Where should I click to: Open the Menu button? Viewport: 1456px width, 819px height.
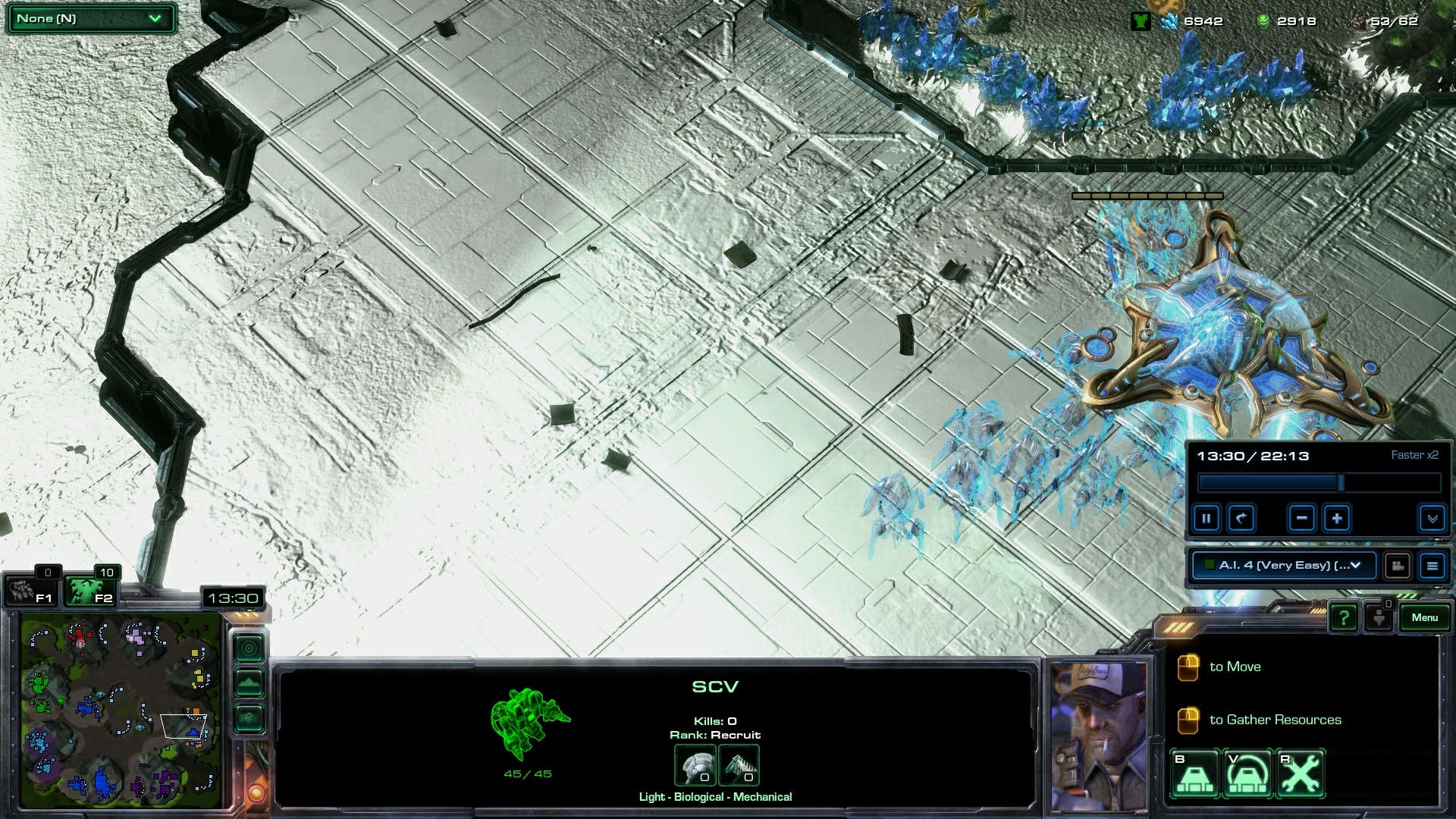(1424, 618)
